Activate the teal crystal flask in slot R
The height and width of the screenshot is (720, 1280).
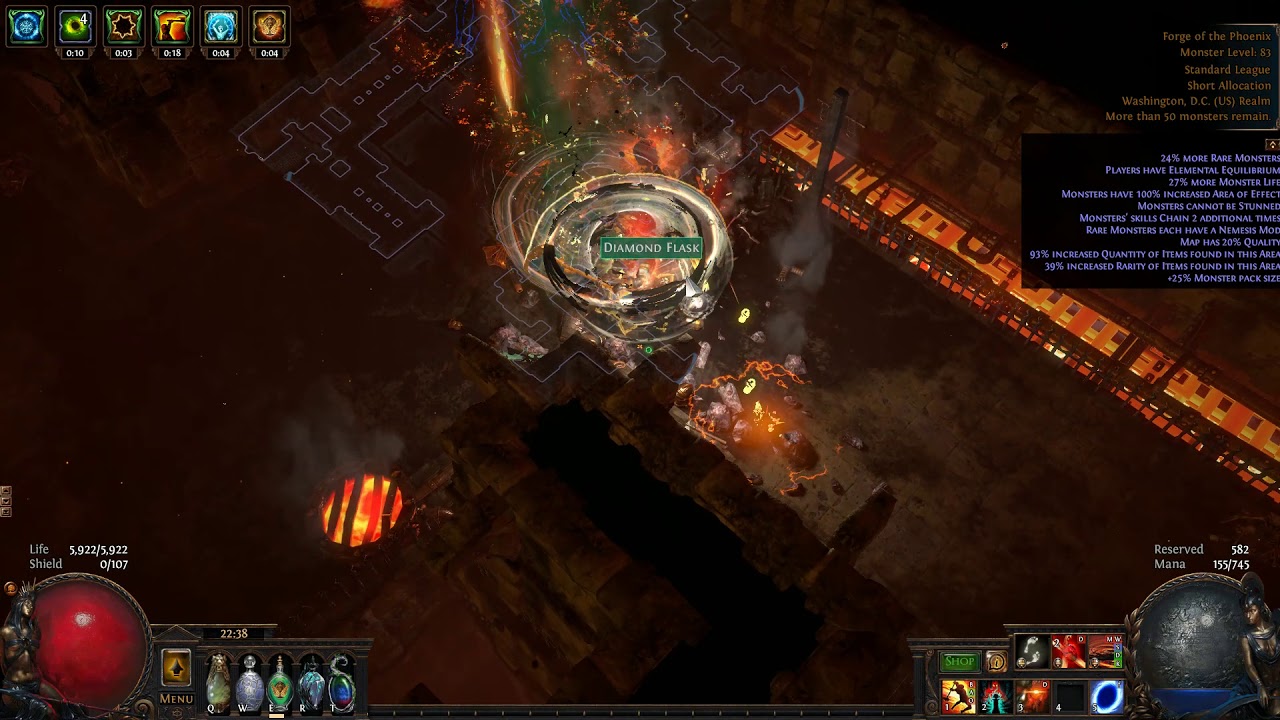[311, 682]
